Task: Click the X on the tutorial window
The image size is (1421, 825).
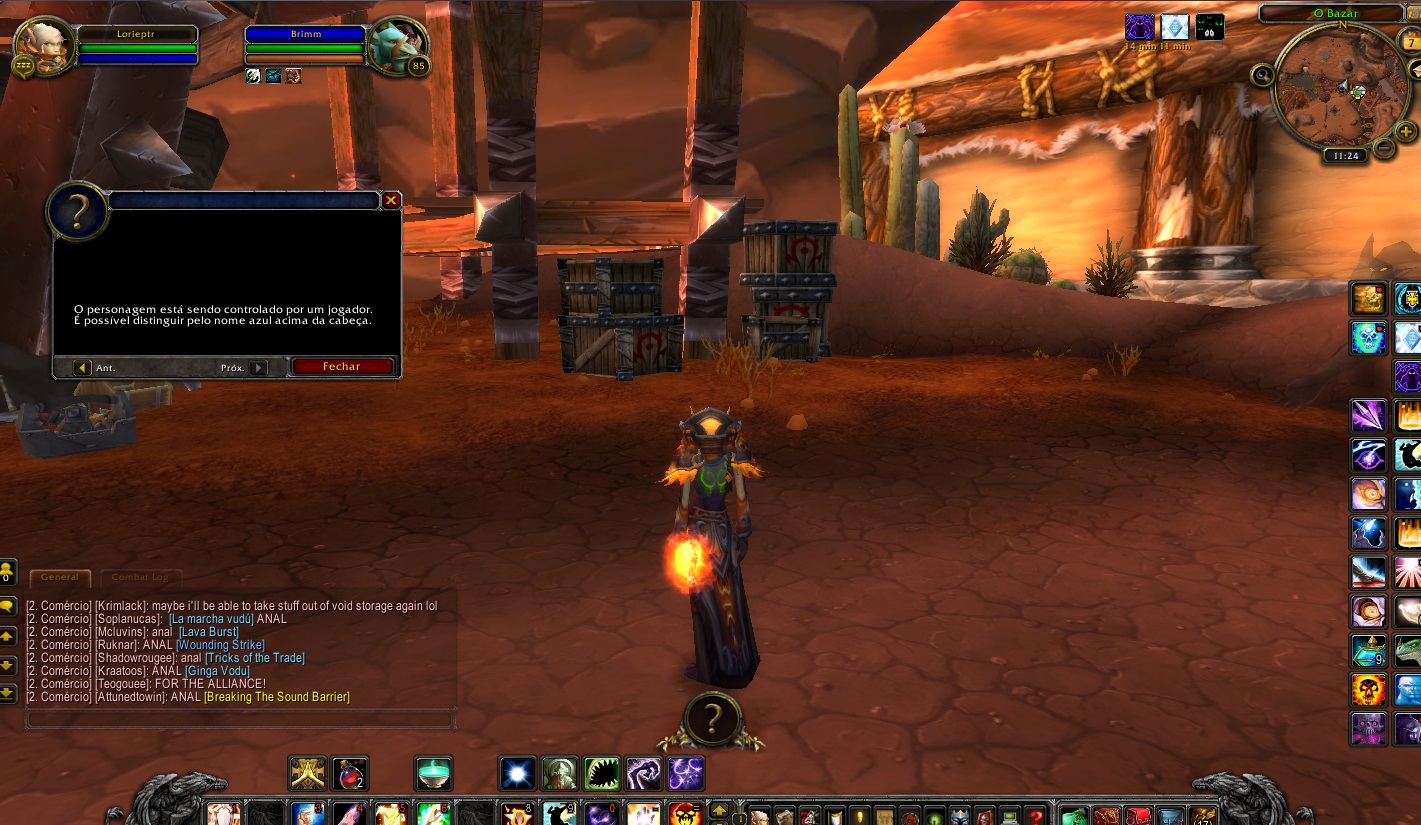Action: [391, 200]
